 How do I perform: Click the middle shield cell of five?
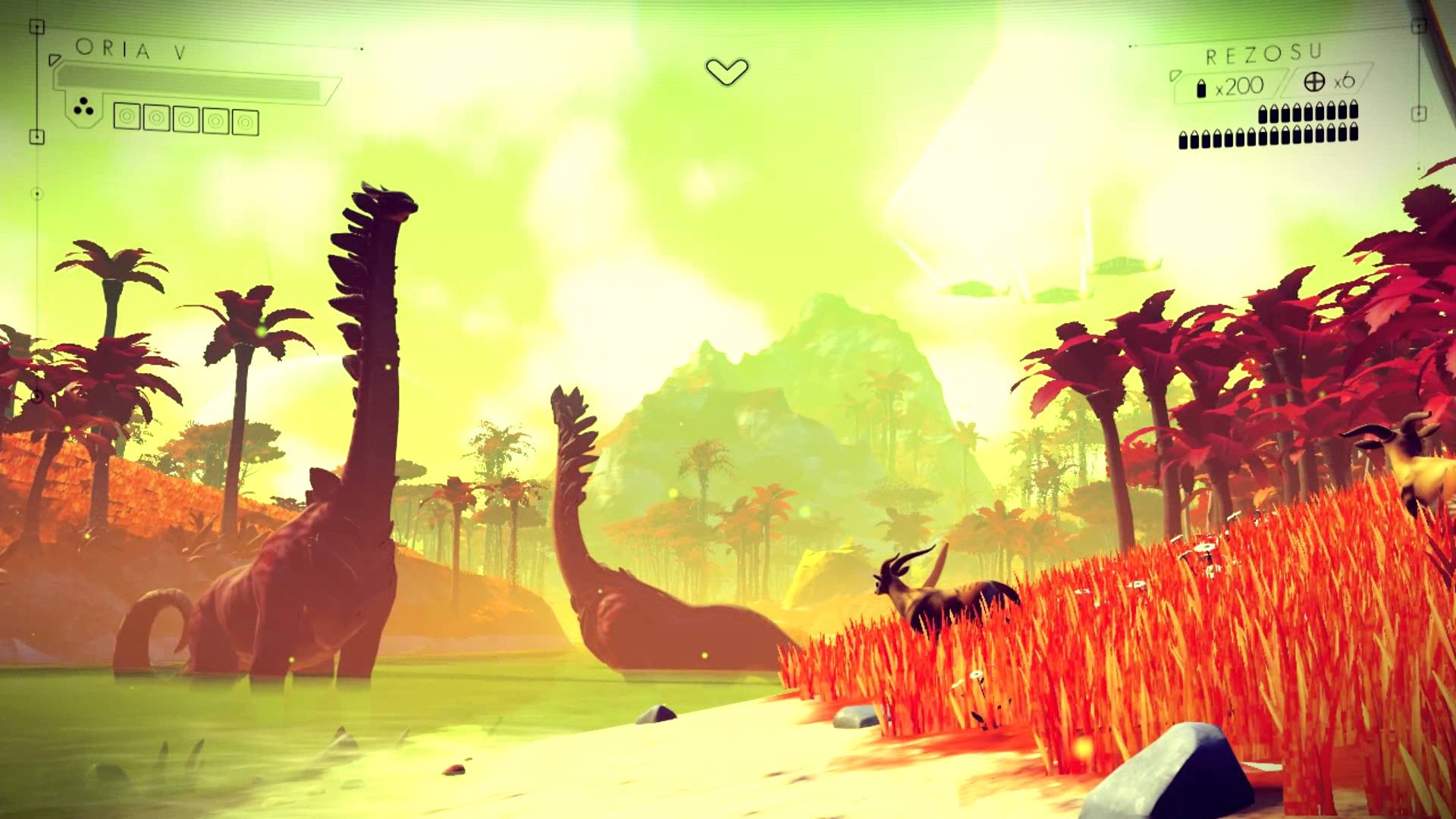pyautogui.click(x=187, y=120)
